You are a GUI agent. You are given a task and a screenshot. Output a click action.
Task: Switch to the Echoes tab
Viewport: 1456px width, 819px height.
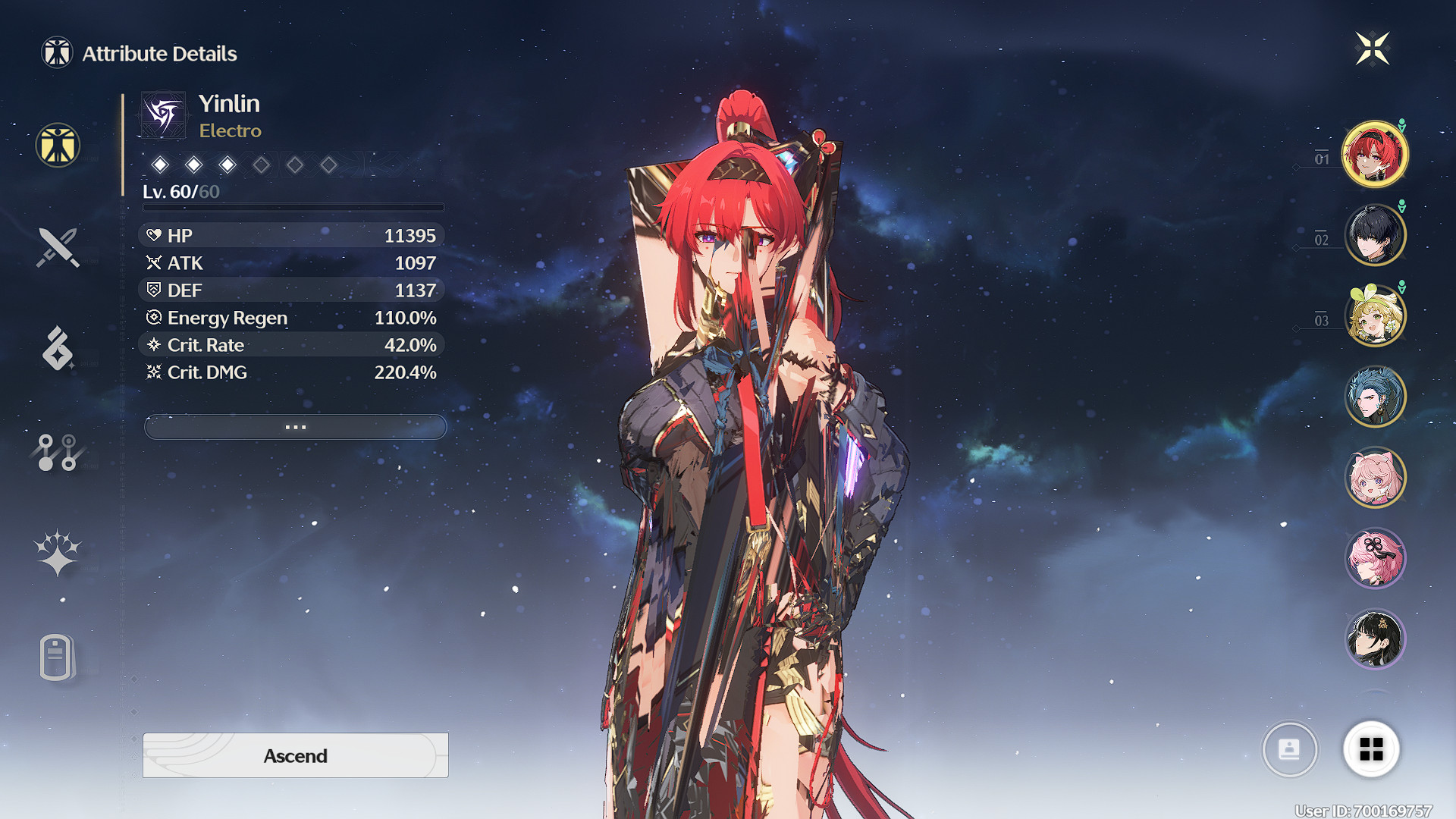pyautogui.click(x=58, y=349)
